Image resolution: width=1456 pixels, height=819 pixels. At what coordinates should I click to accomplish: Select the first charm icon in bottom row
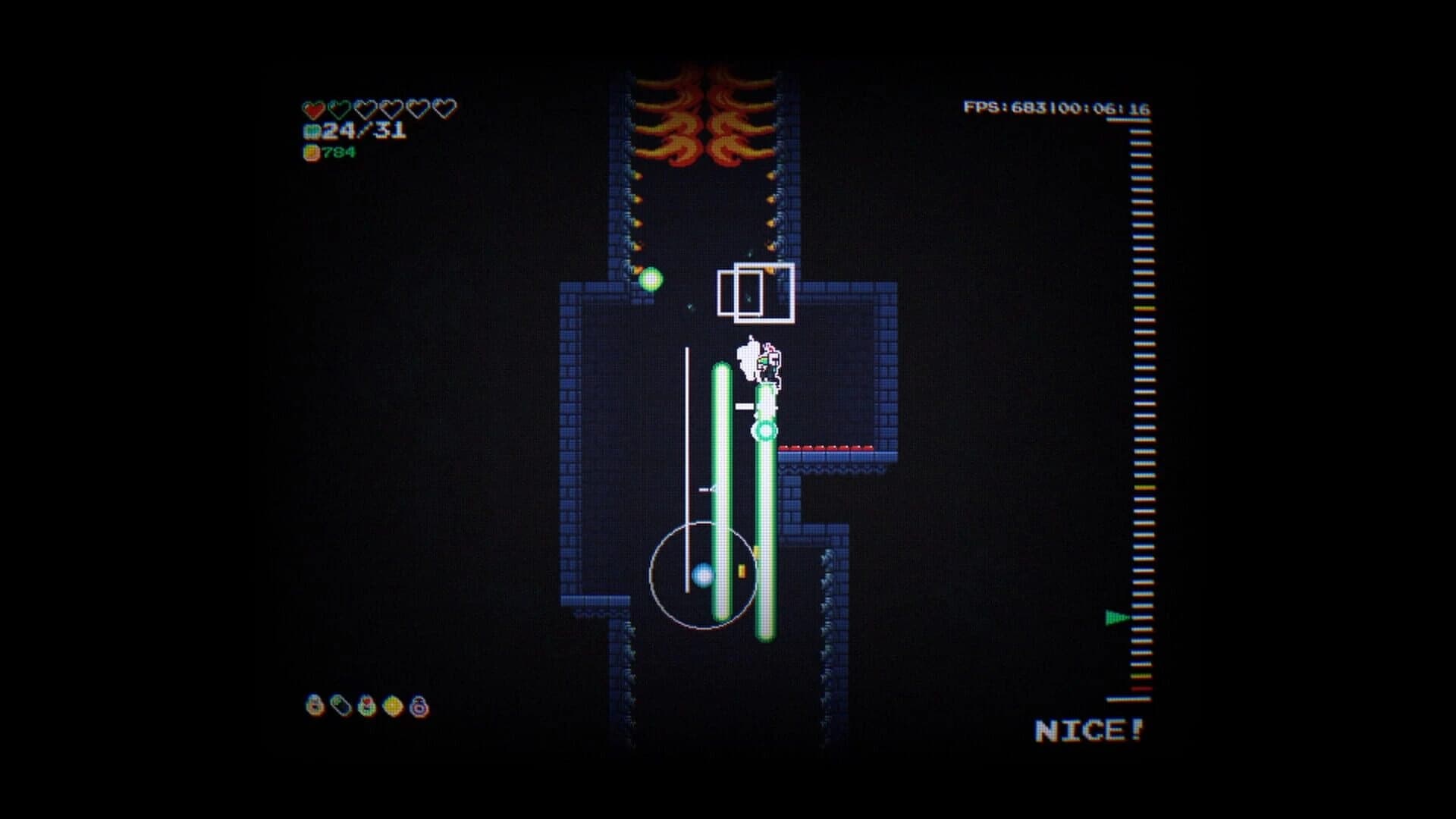(x=313, y=705)
